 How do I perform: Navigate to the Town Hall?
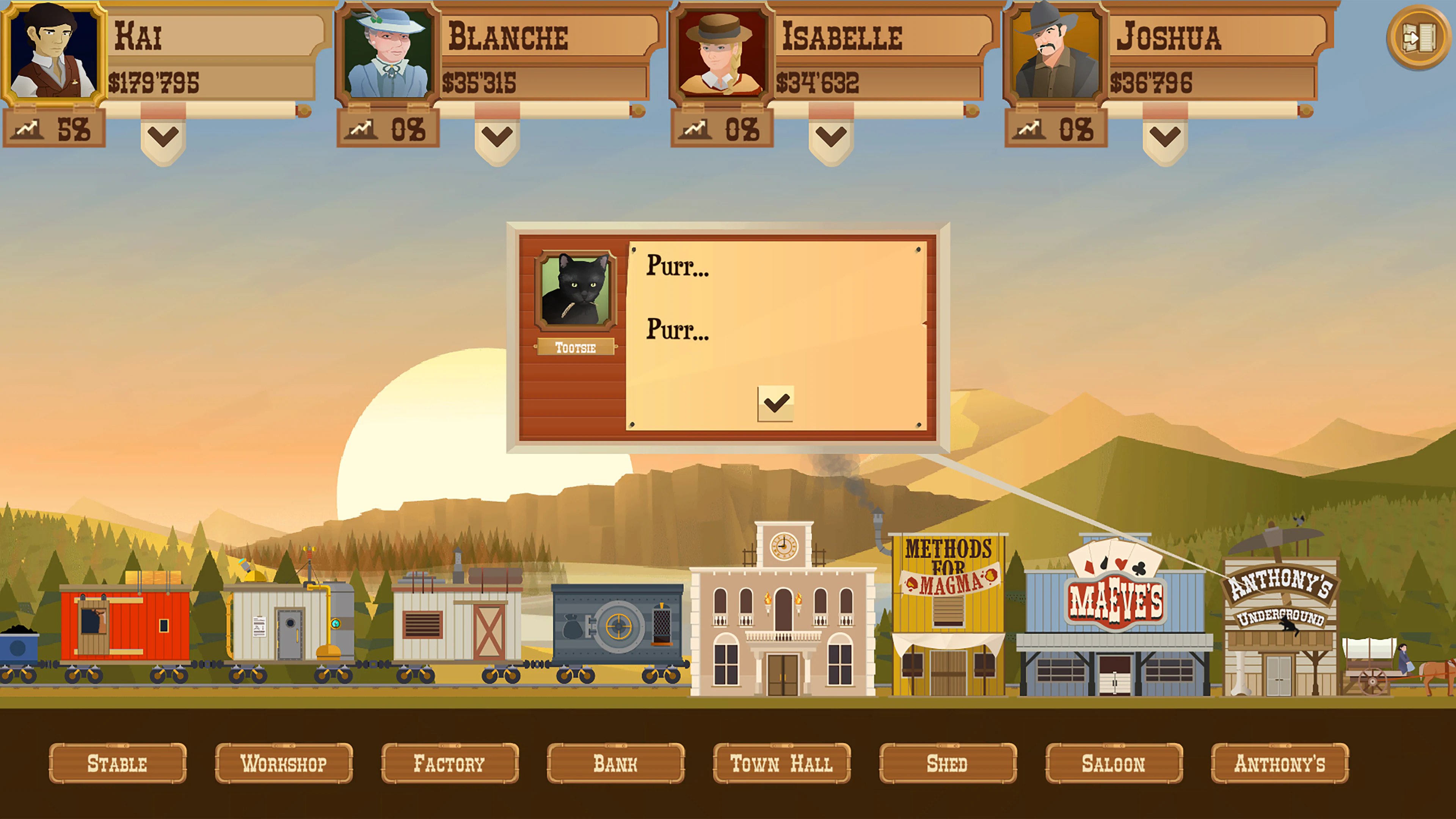tap(782, 764)
